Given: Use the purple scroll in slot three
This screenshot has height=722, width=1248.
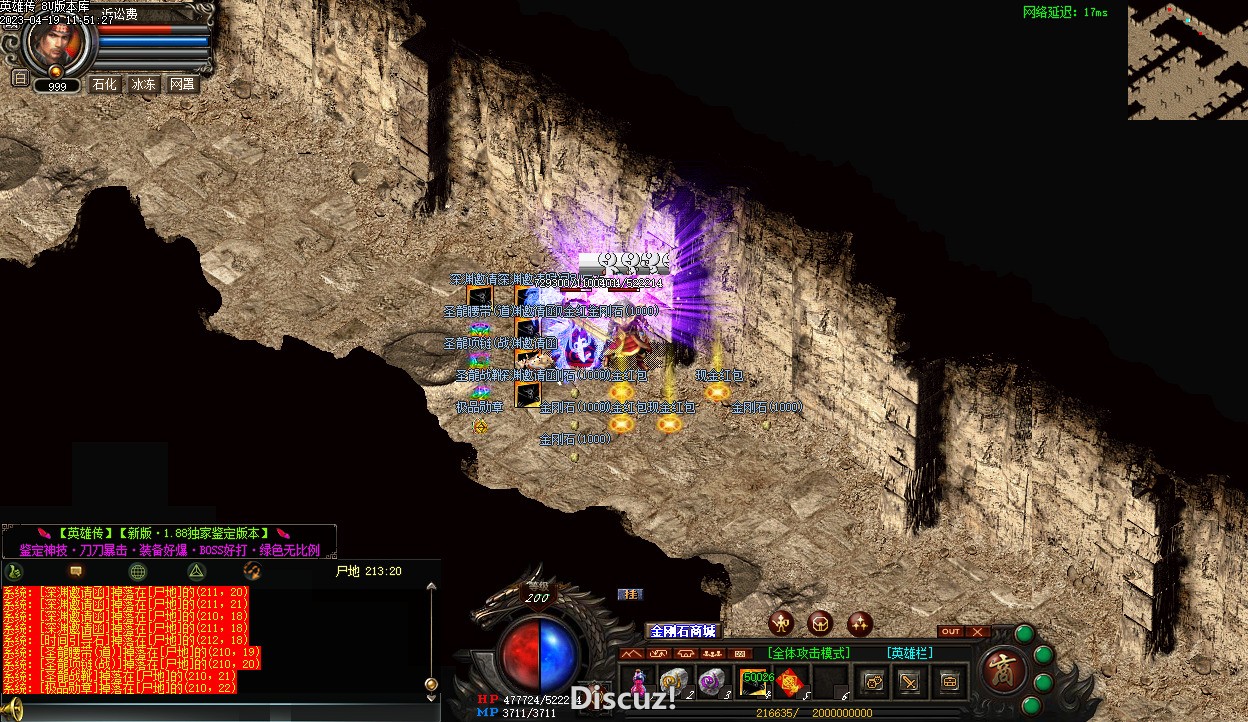Looking at the screenshot, I should [711, 681].
